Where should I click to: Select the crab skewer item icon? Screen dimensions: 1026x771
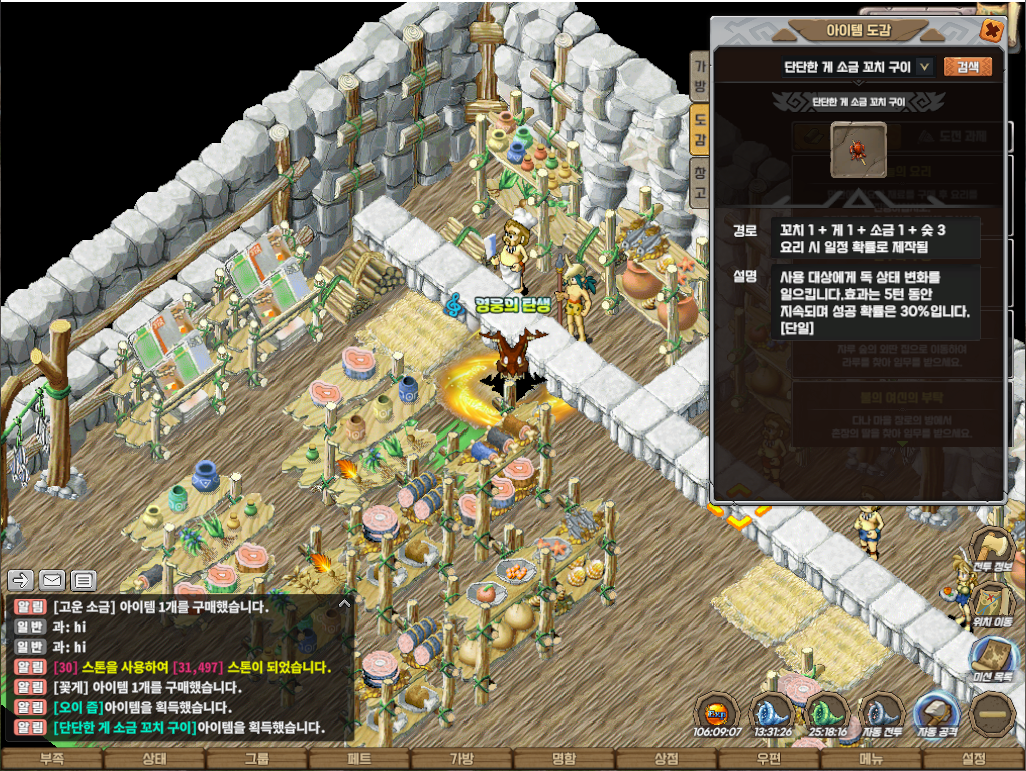(858, 150)
